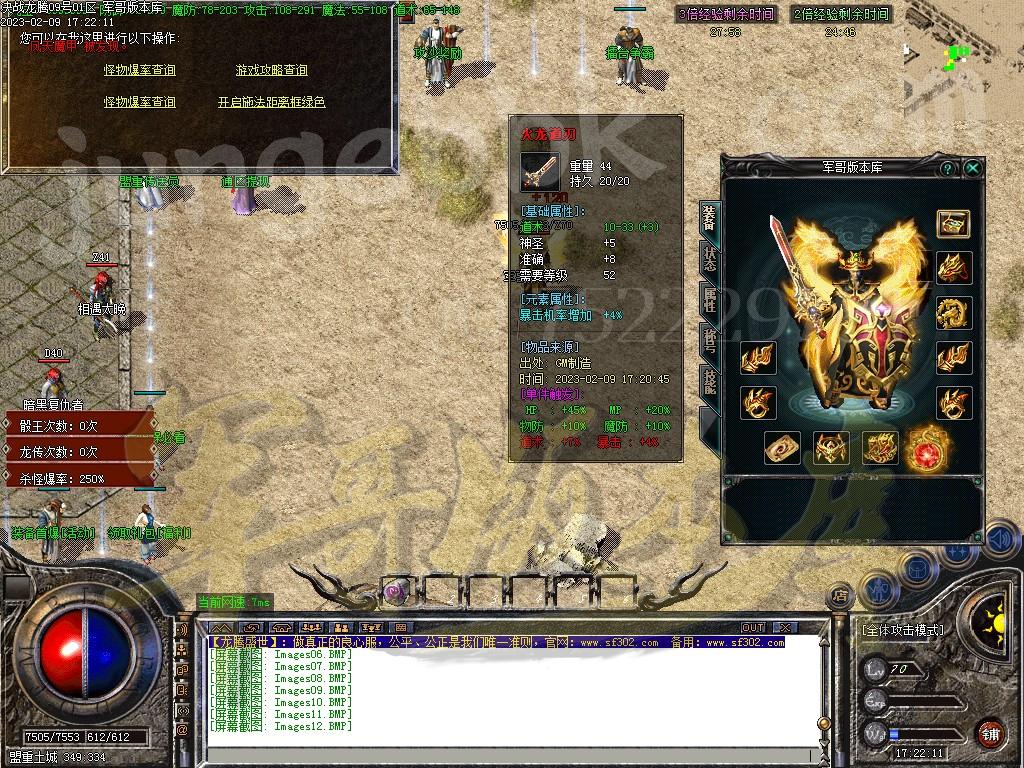The image size is (1024, 768).
Task: Click the OUT button above chat
Action: pos(753,627)
